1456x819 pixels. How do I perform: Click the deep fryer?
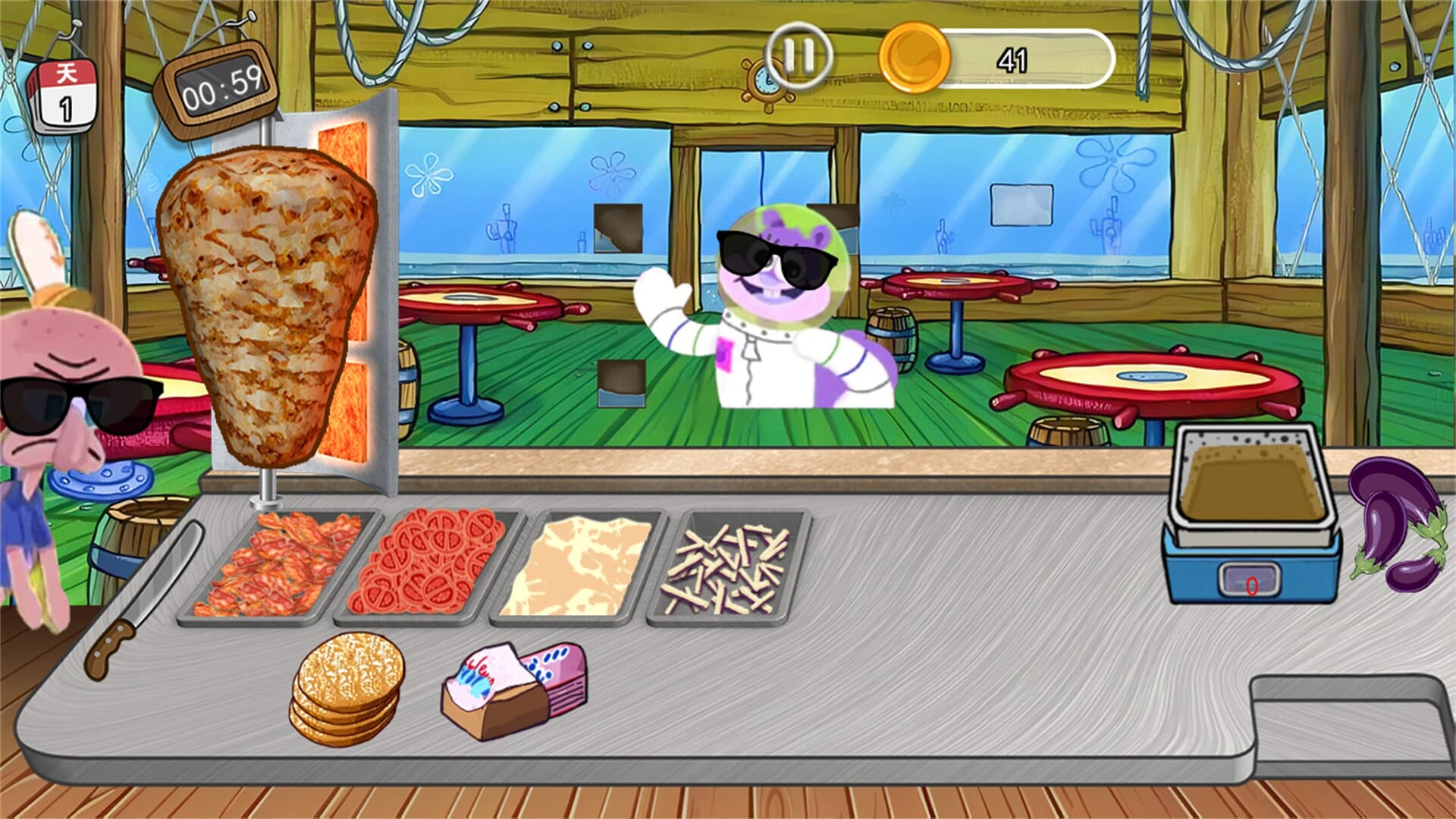(1251, 516)
